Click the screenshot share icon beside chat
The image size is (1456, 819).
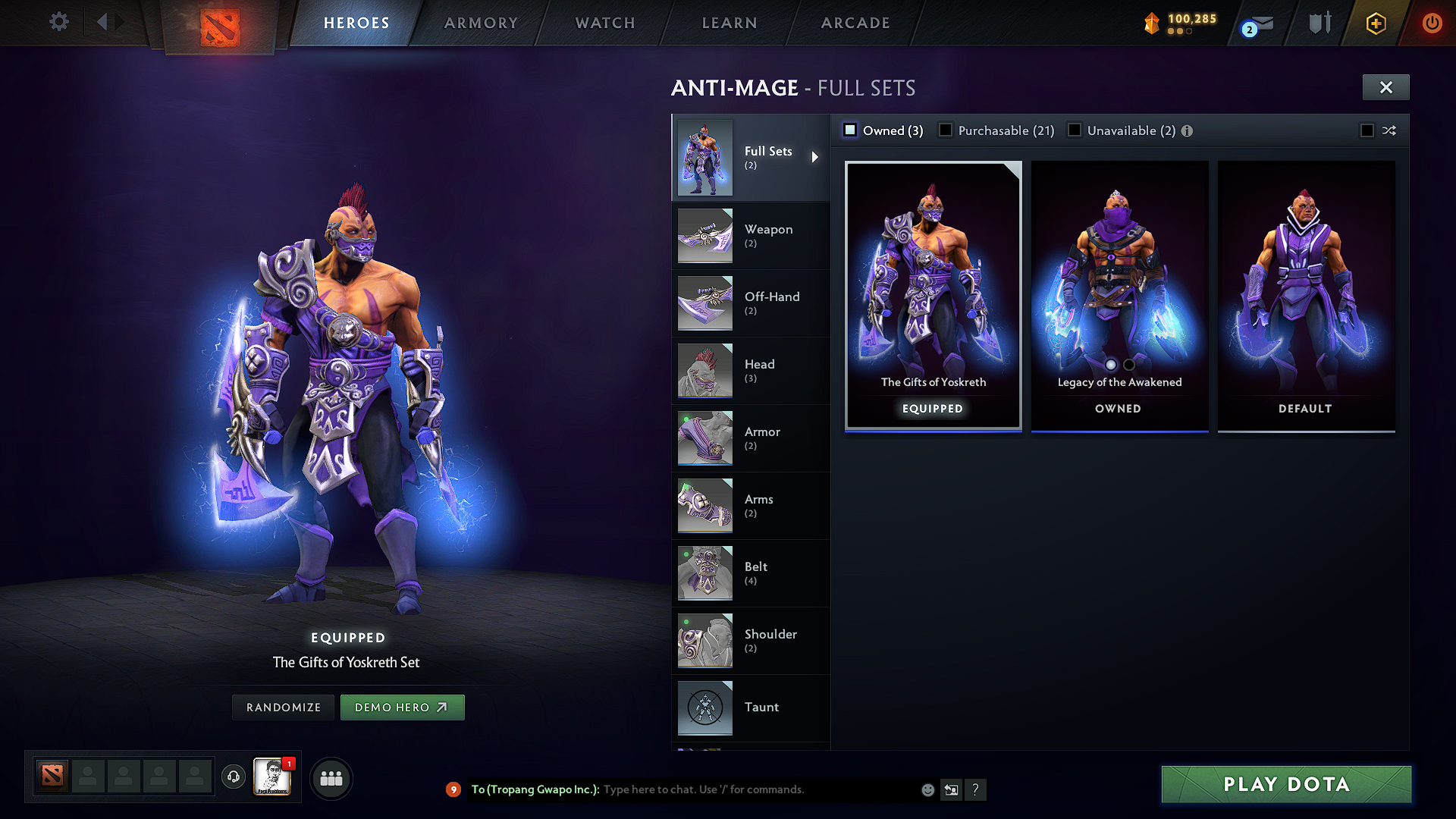(x=952, y=789)
